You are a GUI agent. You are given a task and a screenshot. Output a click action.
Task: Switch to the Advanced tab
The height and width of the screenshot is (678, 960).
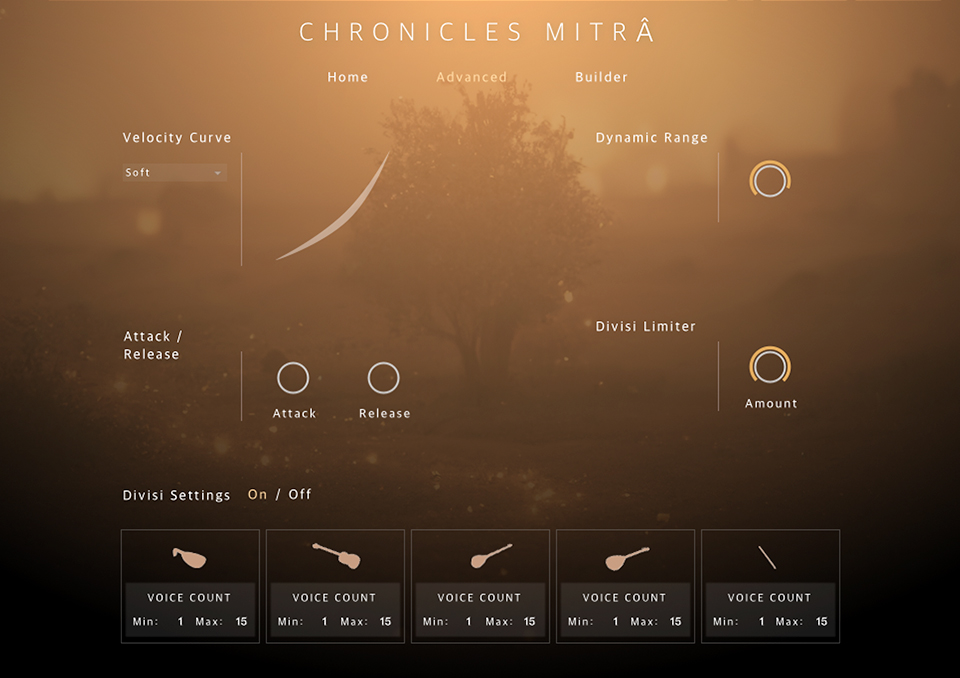tap(471, 77)
